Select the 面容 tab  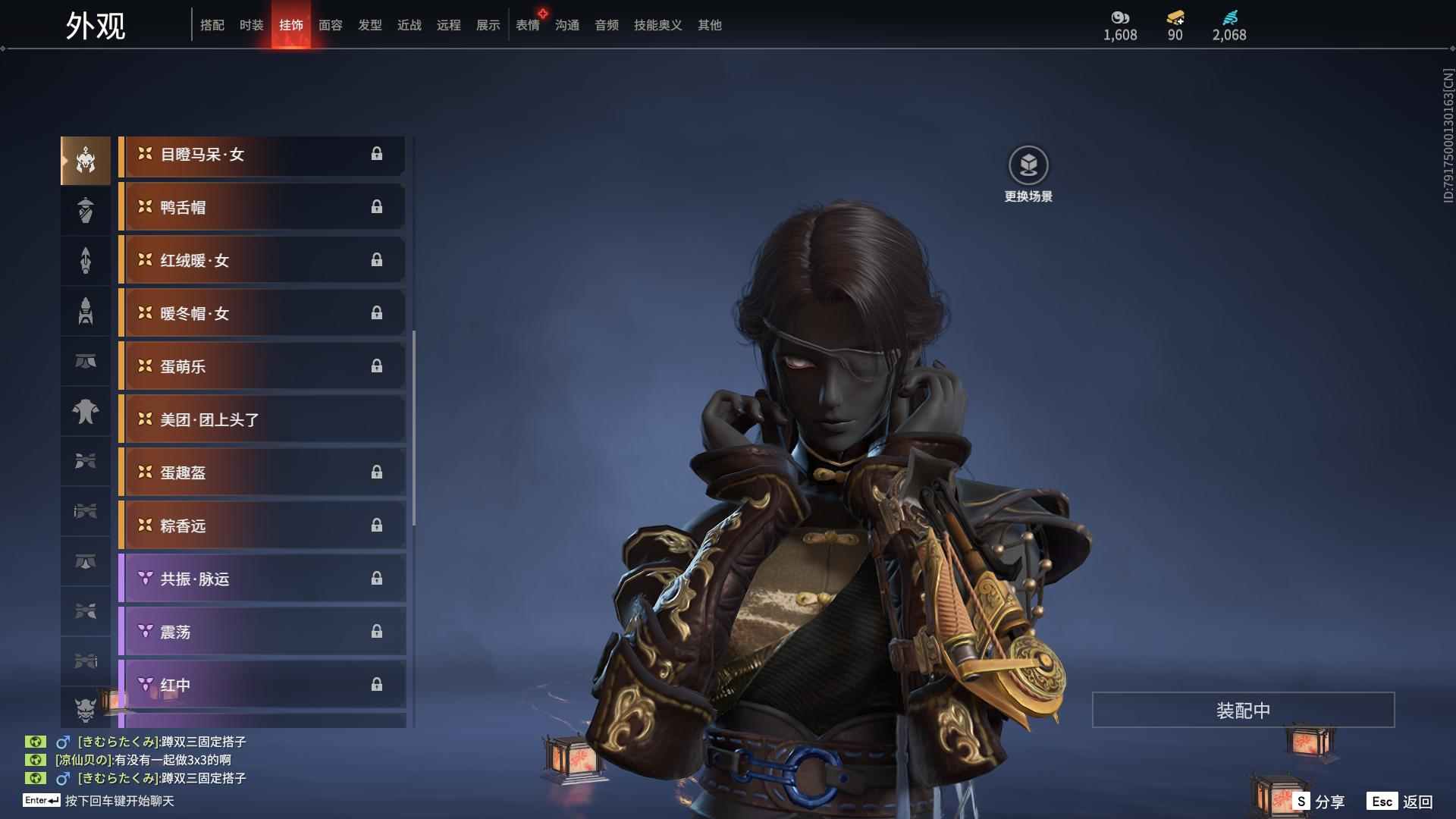pyautogui.click(x=330, y=25)
